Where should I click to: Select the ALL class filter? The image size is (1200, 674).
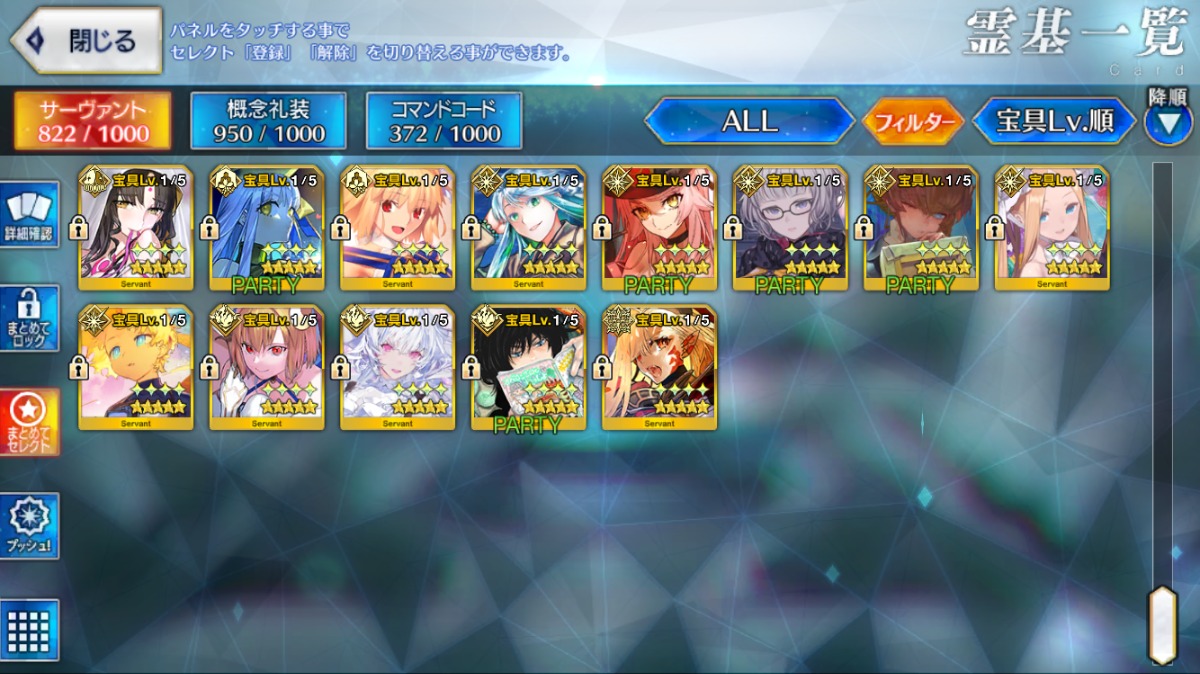[749, 122]
